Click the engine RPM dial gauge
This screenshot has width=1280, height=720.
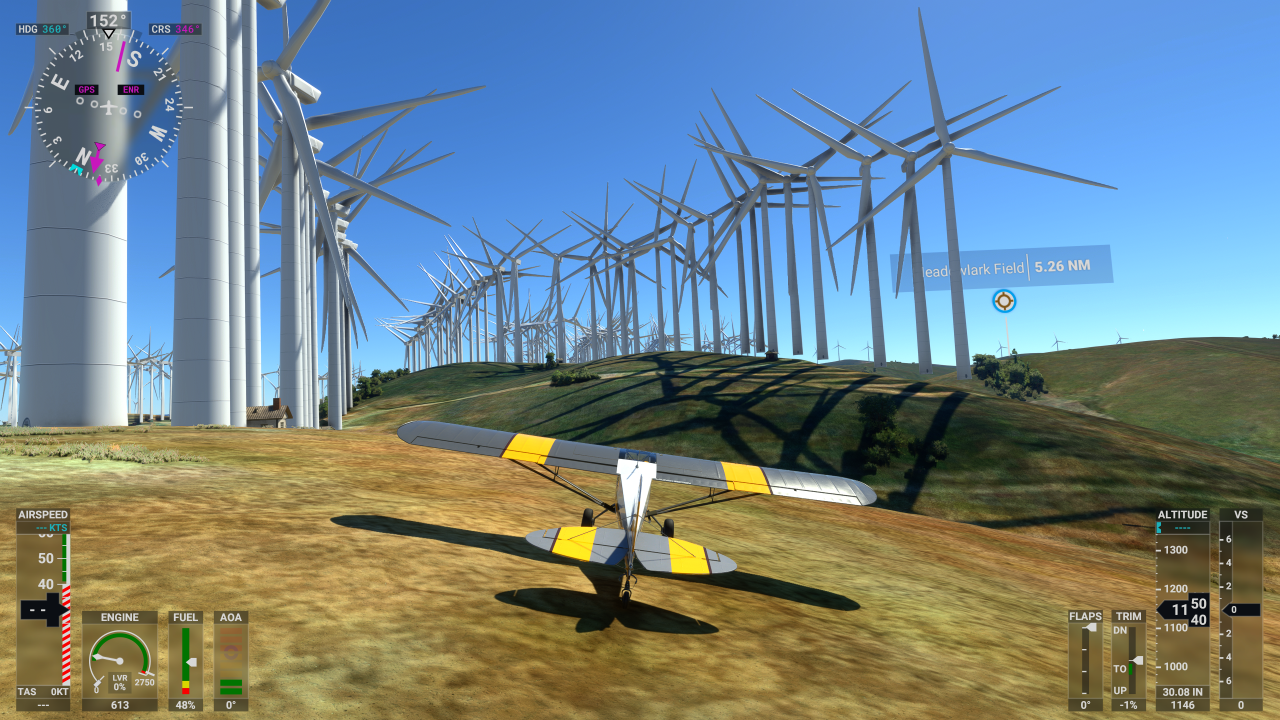(119, 660)
